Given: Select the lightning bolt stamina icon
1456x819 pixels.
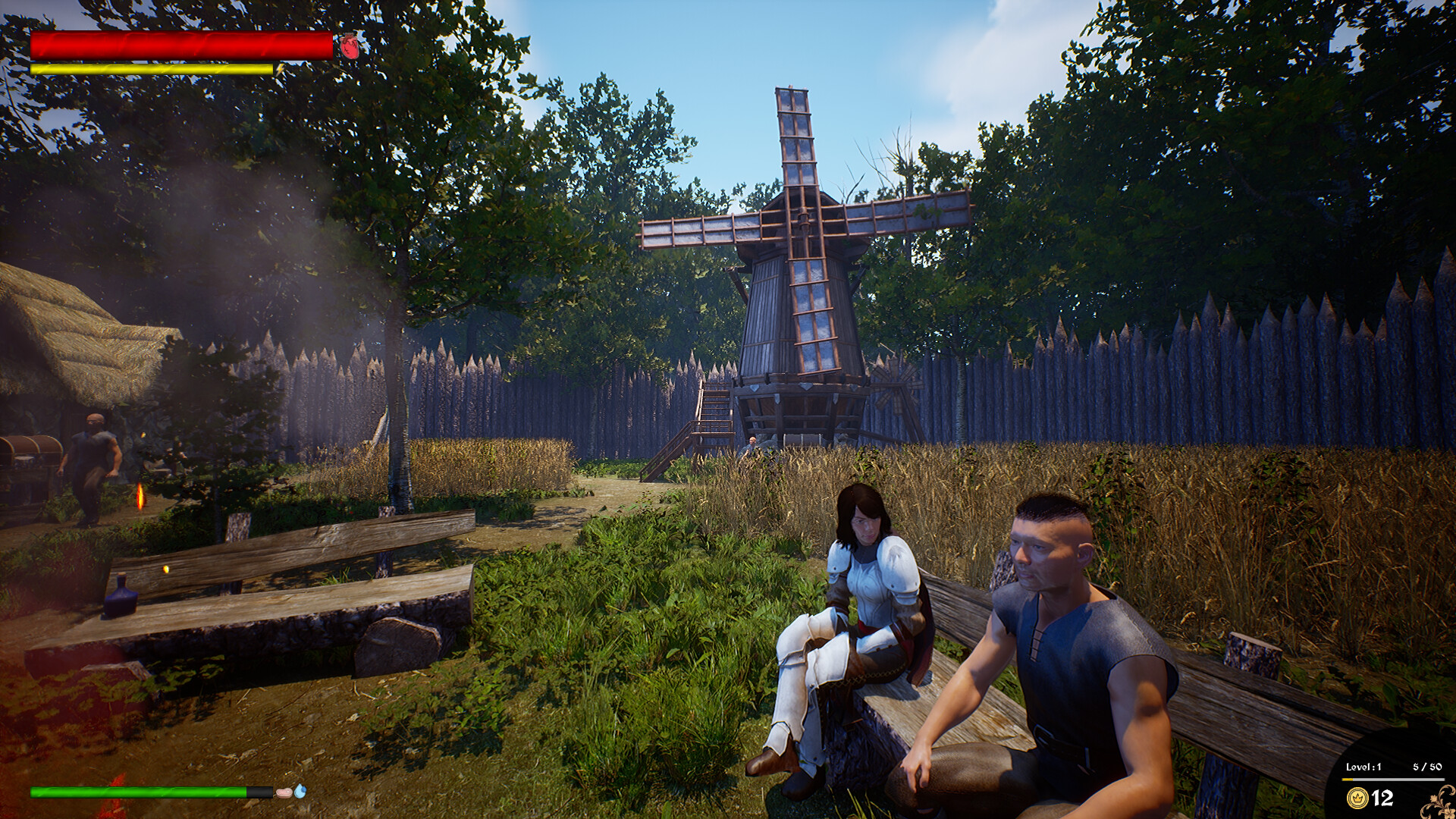Looking at the screenshot, I should (x=279, y=69).
